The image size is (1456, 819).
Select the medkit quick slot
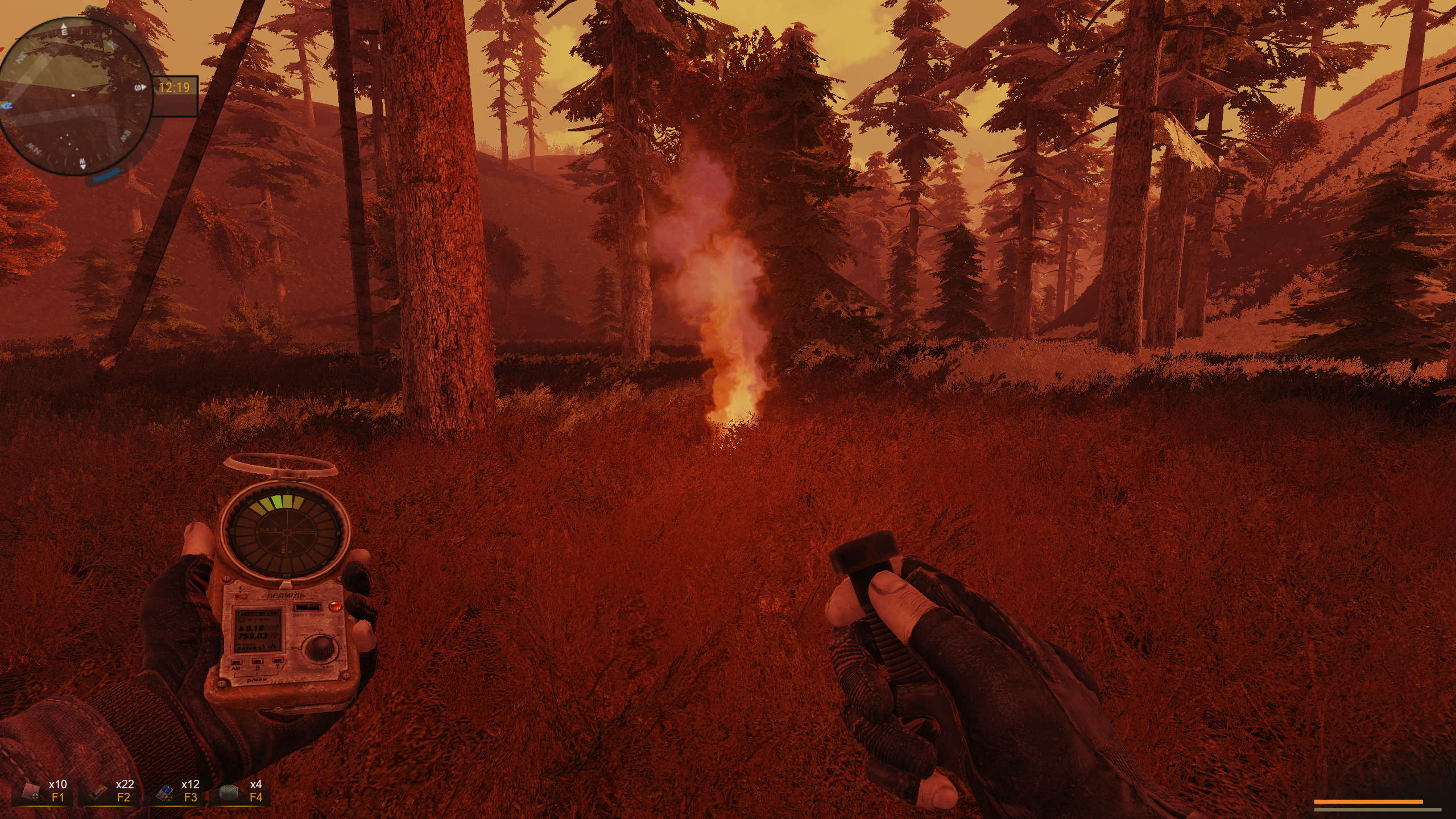pyautogui.click(x=42, y=791)
